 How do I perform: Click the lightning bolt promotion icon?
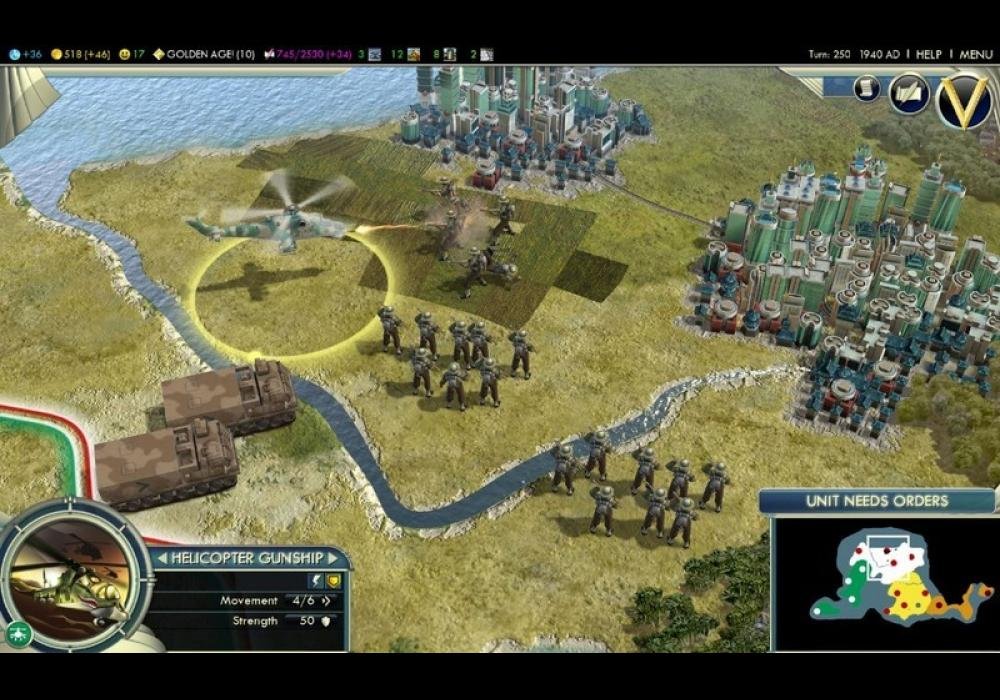[x=315, y=581]
